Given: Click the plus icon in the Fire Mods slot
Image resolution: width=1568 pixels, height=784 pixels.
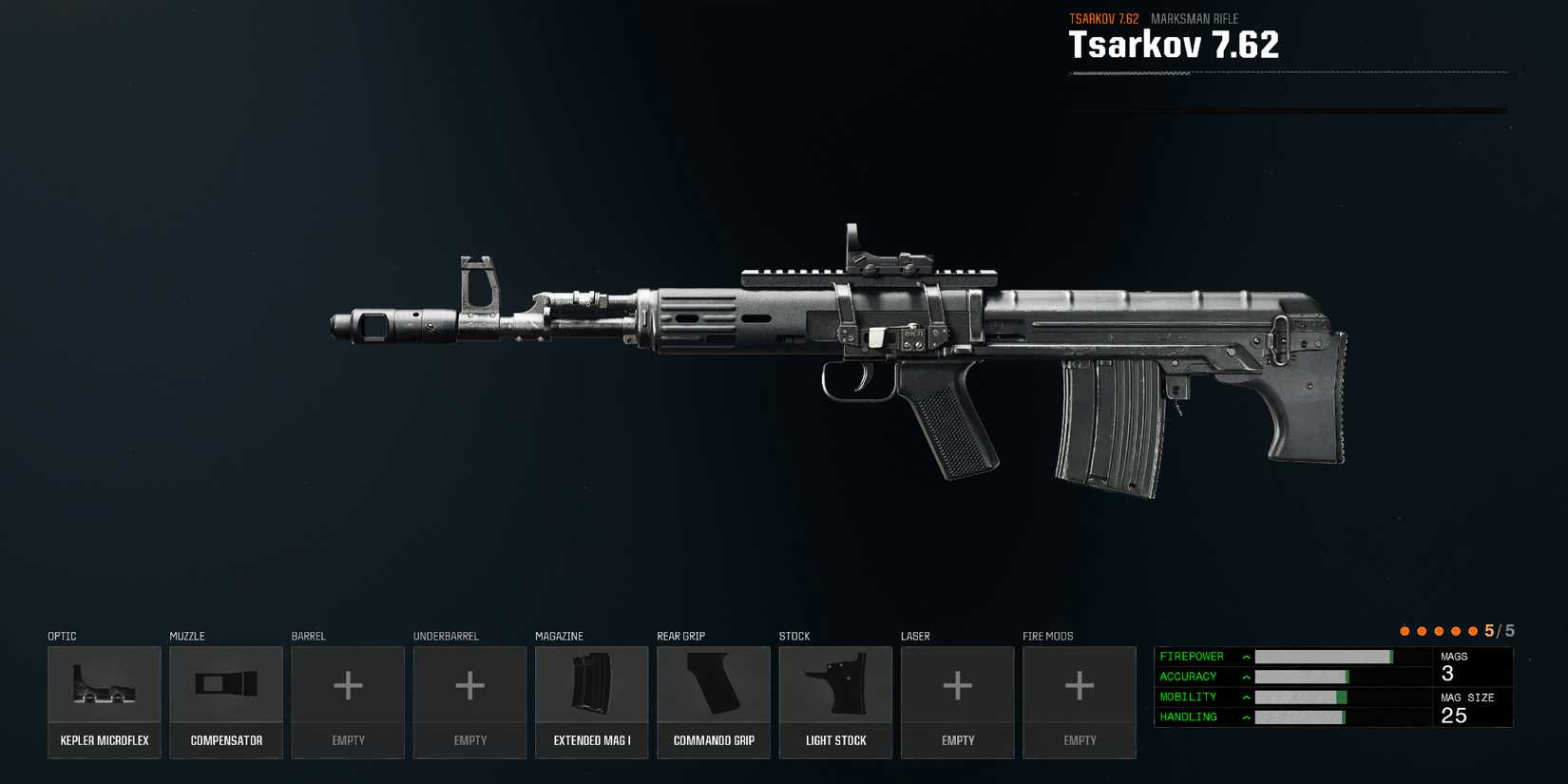Looking at the screenshot, I should (x=1080, y=684).
